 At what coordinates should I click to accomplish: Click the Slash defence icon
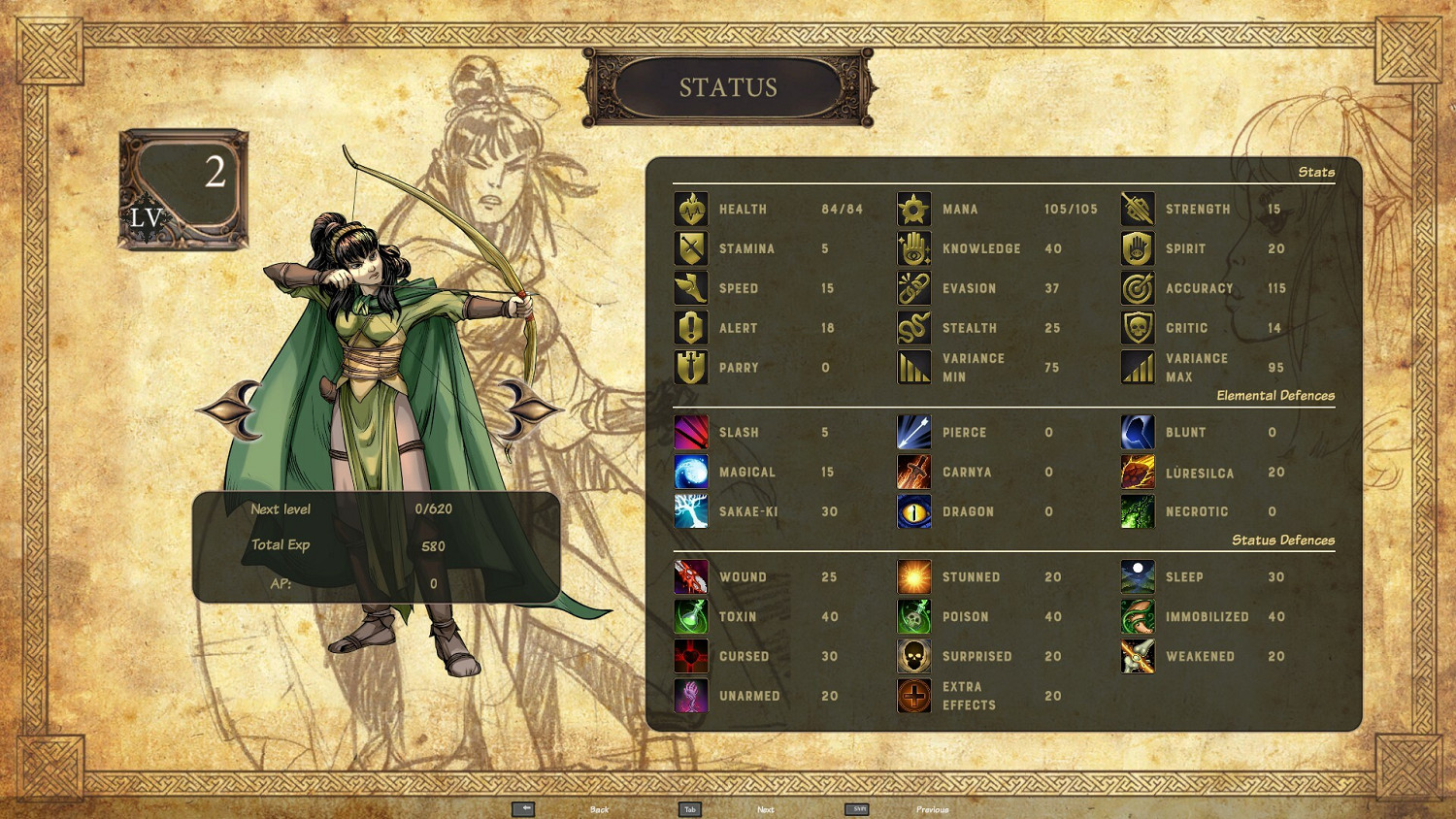point(691,433)
